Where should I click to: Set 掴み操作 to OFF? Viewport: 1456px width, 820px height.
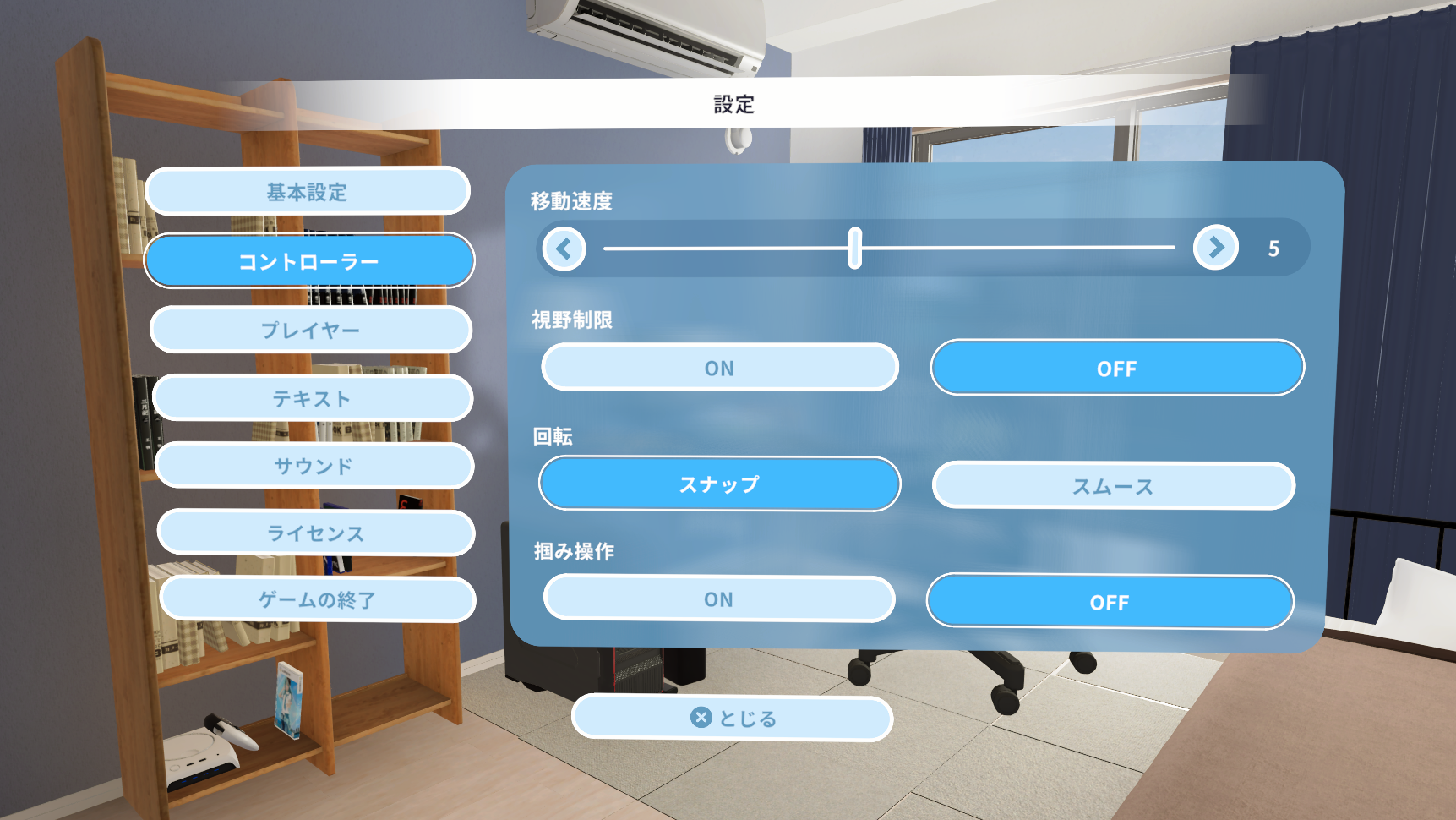(1110, 603)
